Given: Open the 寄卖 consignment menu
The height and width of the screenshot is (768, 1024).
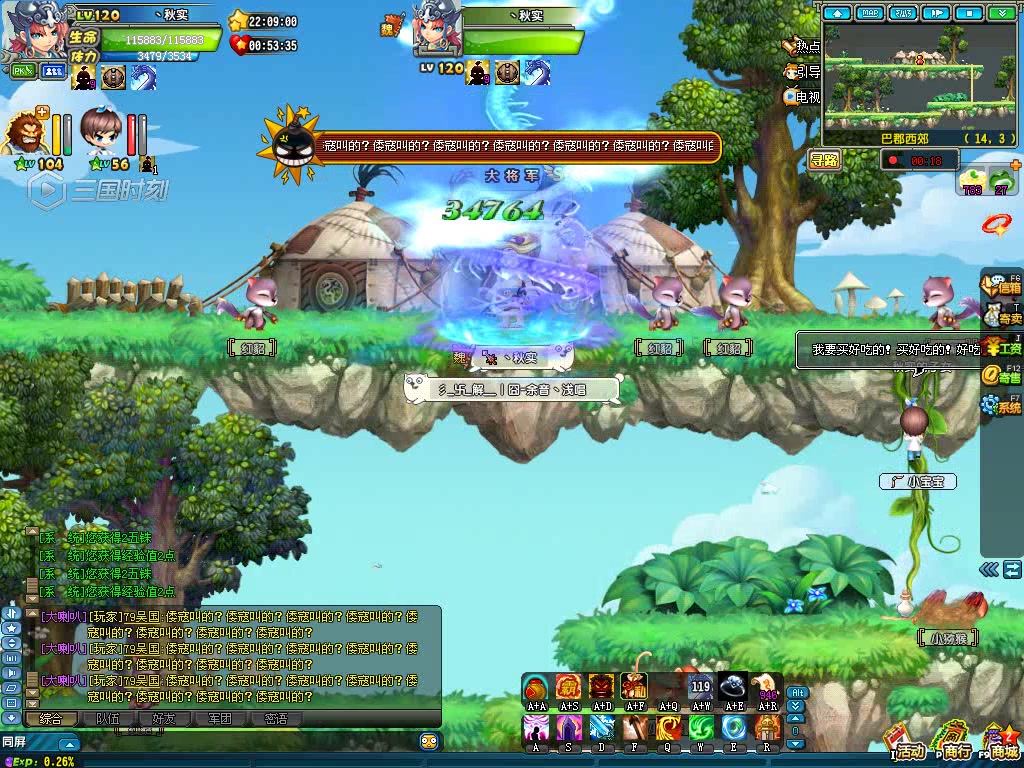Looking at the screenshot, I should (x=1001, y=316).
